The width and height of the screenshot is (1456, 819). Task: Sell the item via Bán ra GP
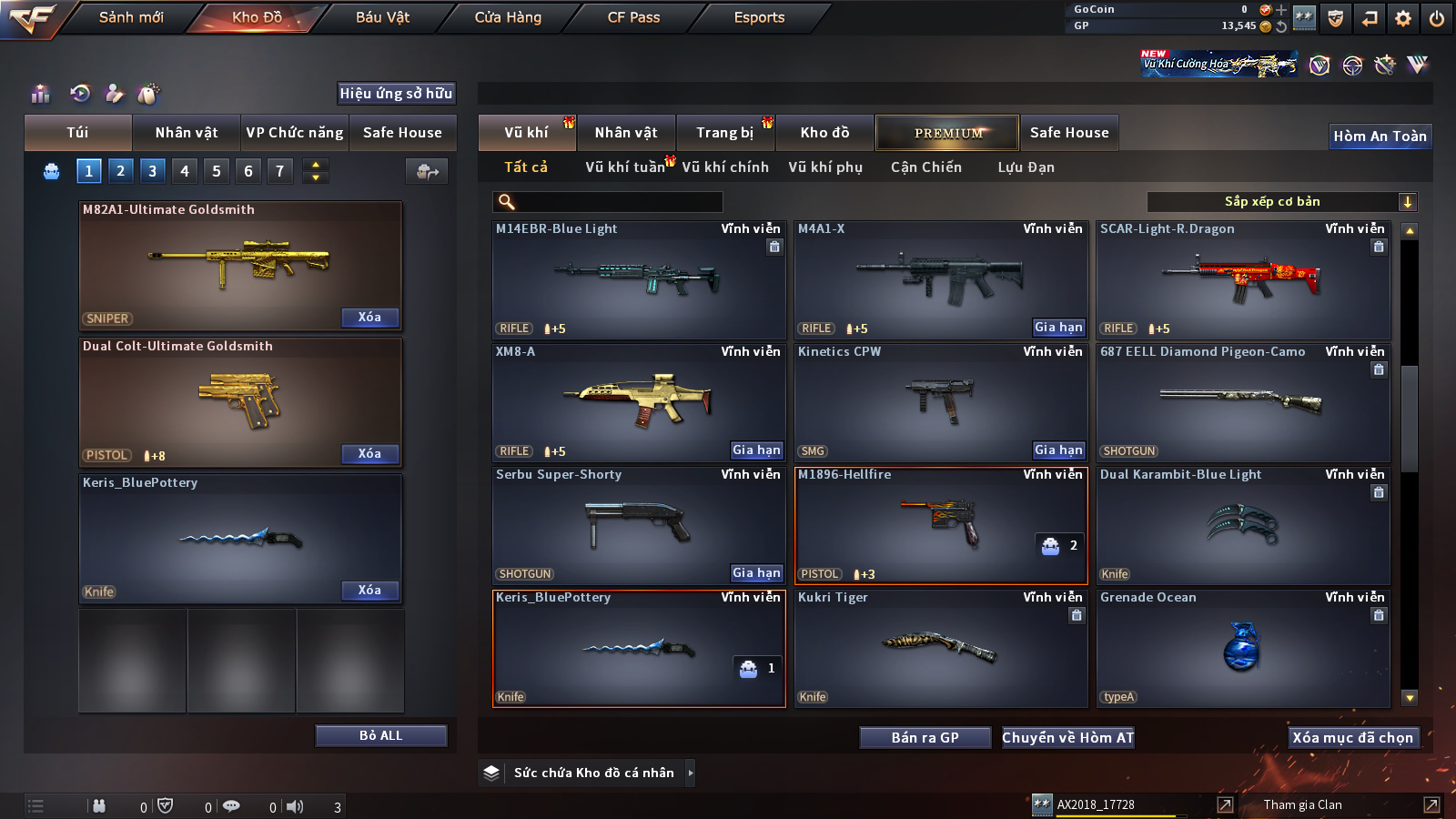(x=925, y=738)
